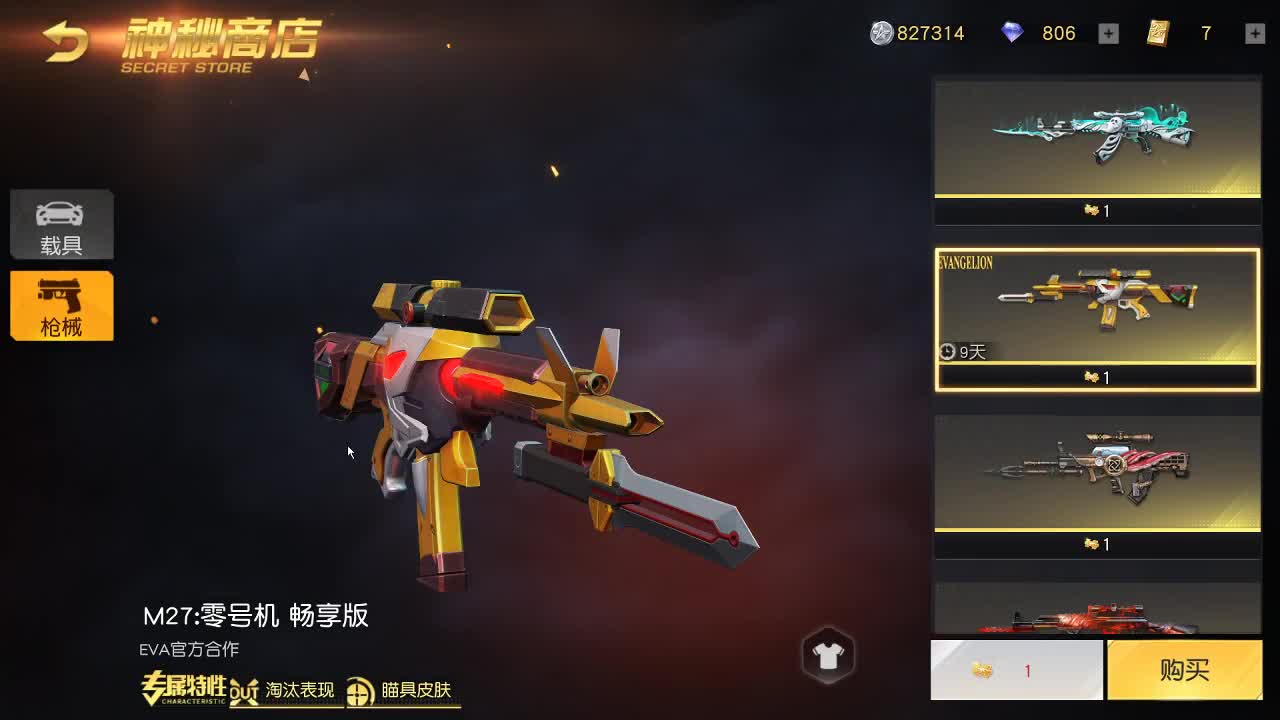Viewport: 1280px width, 720px height.
Task: Expand diamond balance with its plus button
Action: coord(1108,33)
